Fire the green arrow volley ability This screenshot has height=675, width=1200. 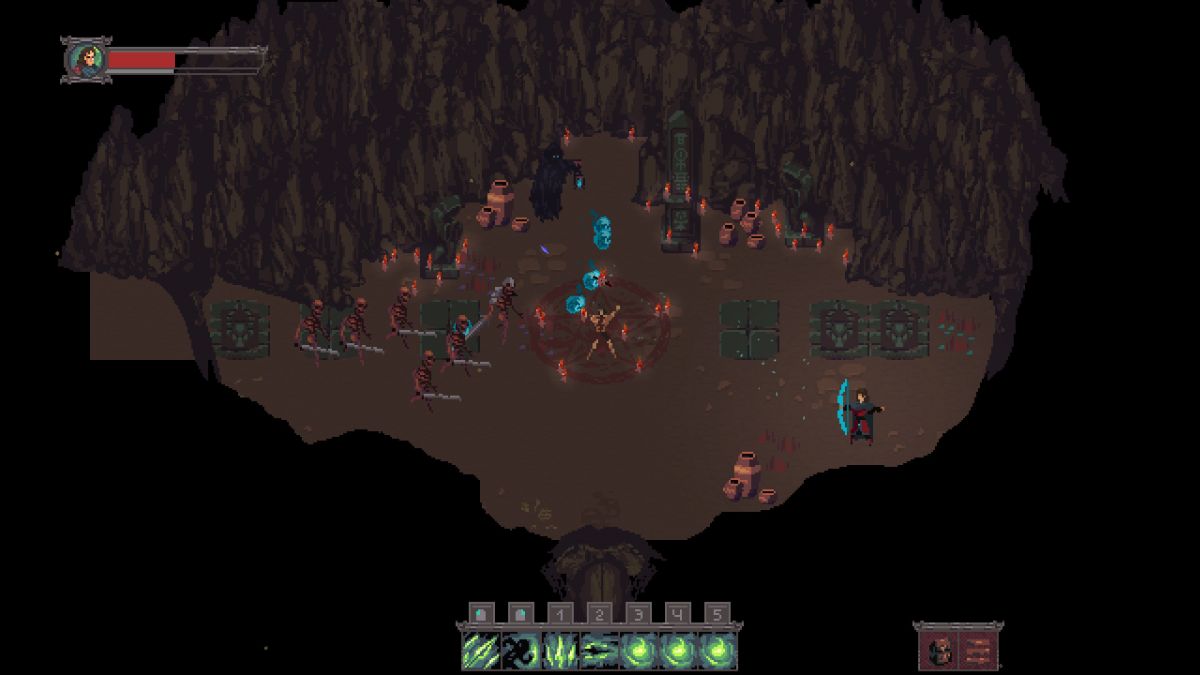(x=599, y=651)
